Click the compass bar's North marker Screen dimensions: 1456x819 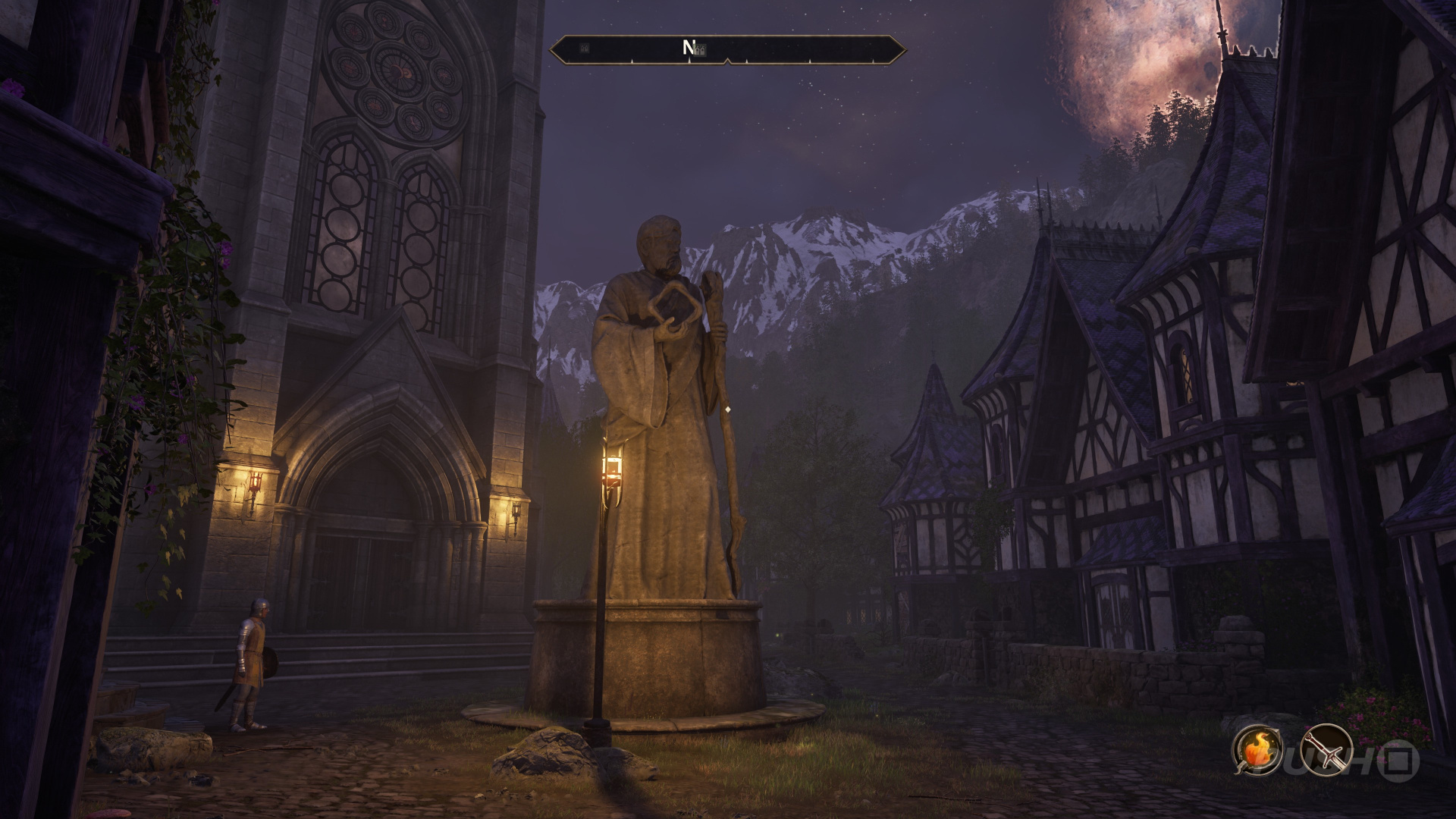click(x=689, y=49)
